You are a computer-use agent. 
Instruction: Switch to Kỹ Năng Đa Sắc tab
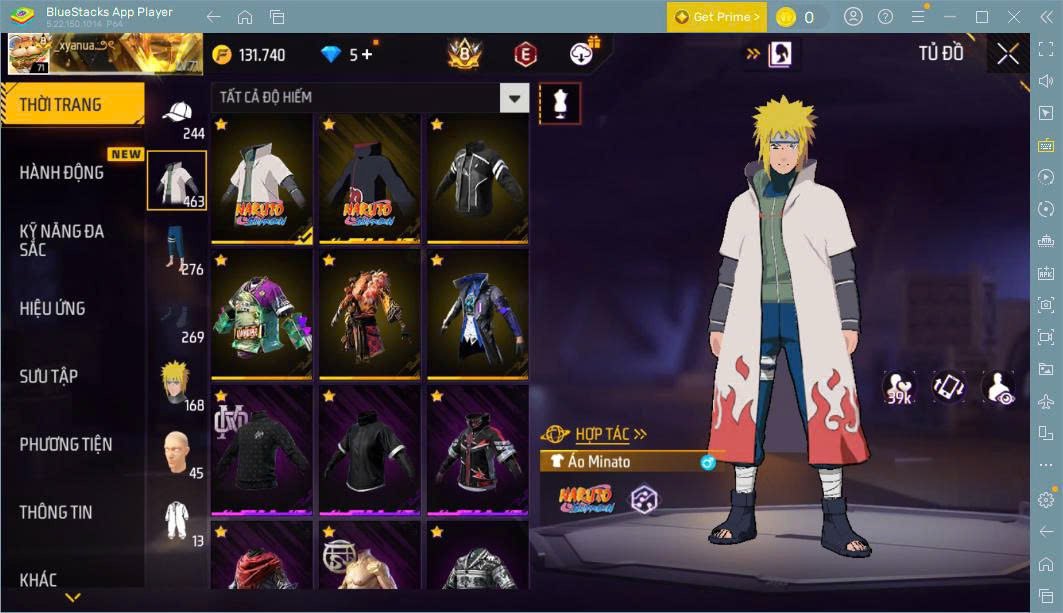point(62,240)
